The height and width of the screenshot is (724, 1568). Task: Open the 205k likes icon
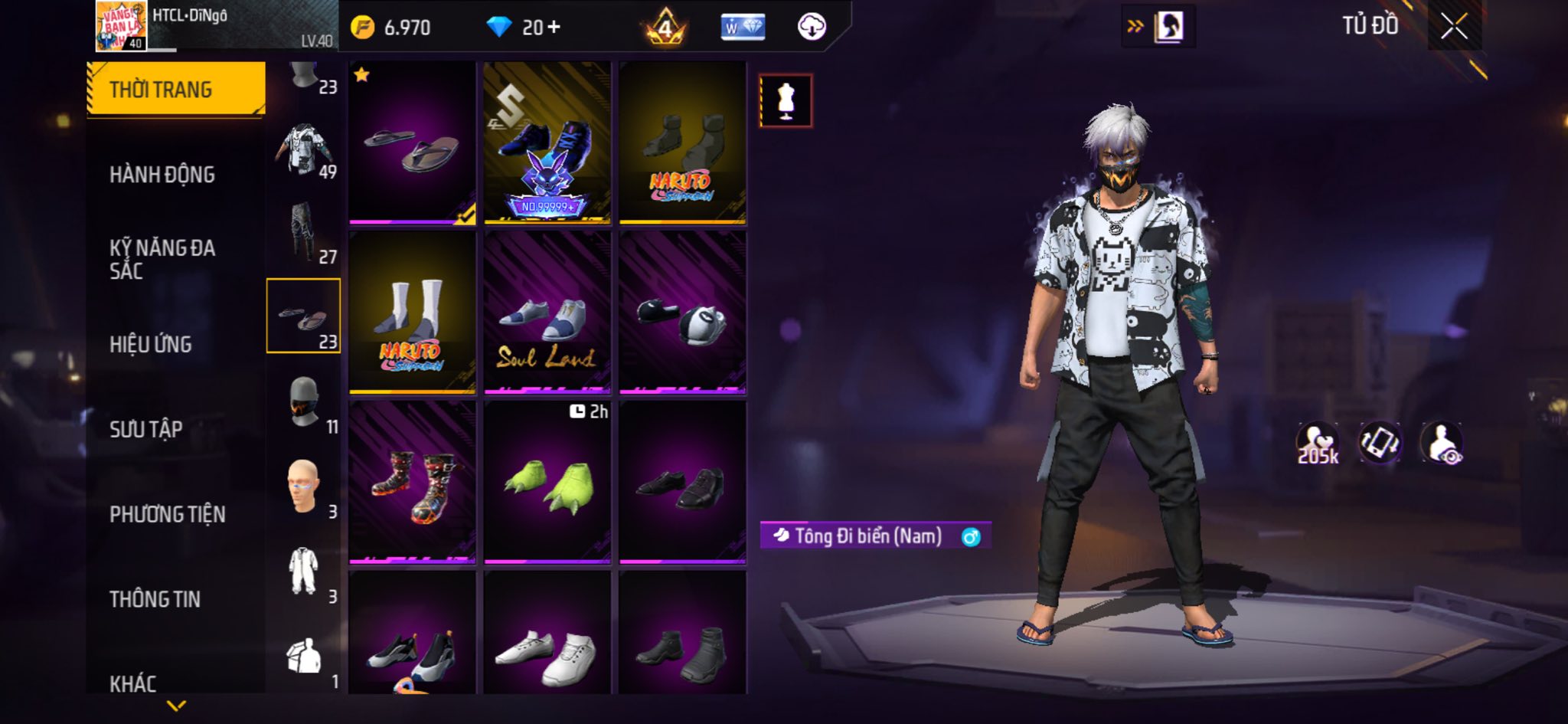[x=1317, y=444]
